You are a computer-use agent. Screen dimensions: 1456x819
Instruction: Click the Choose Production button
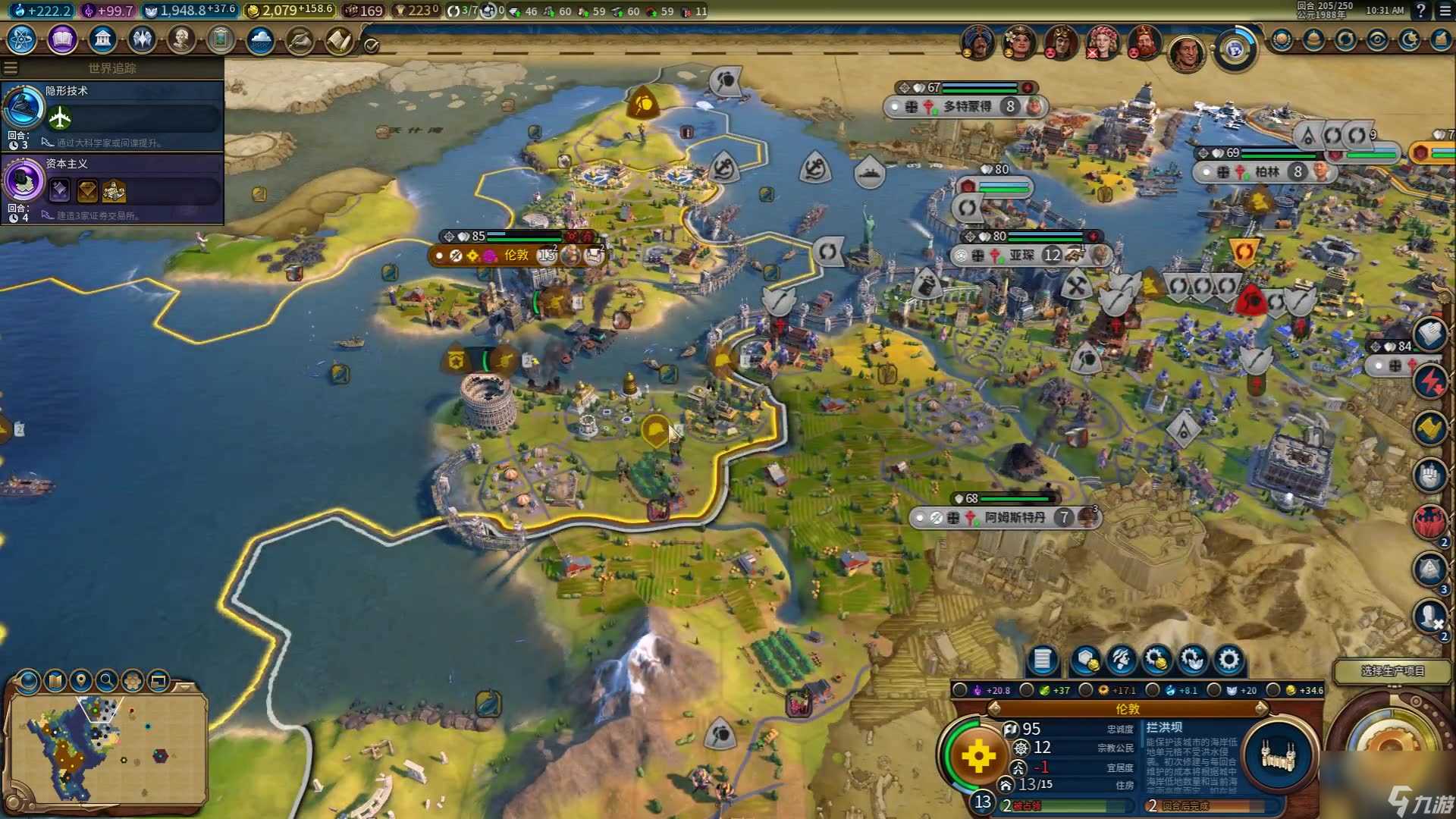pos(1392,671)
